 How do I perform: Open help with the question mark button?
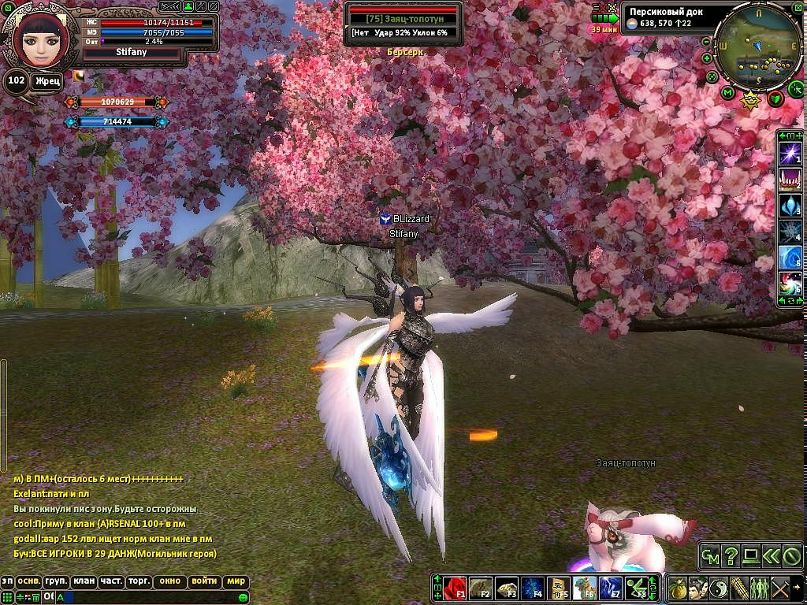(x=731, y=556)
